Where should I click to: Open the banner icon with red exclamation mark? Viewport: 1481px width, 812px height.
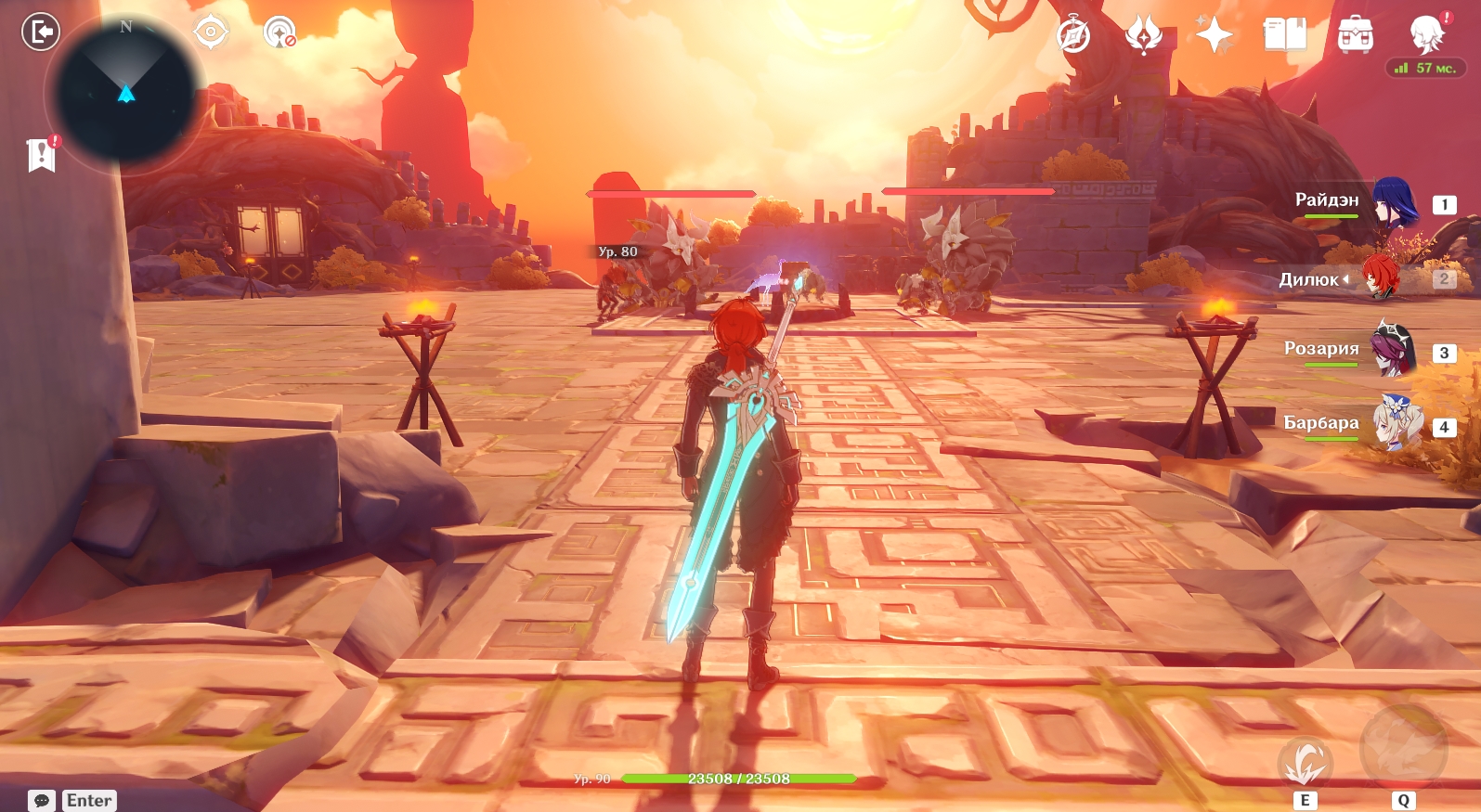(42, 154)
